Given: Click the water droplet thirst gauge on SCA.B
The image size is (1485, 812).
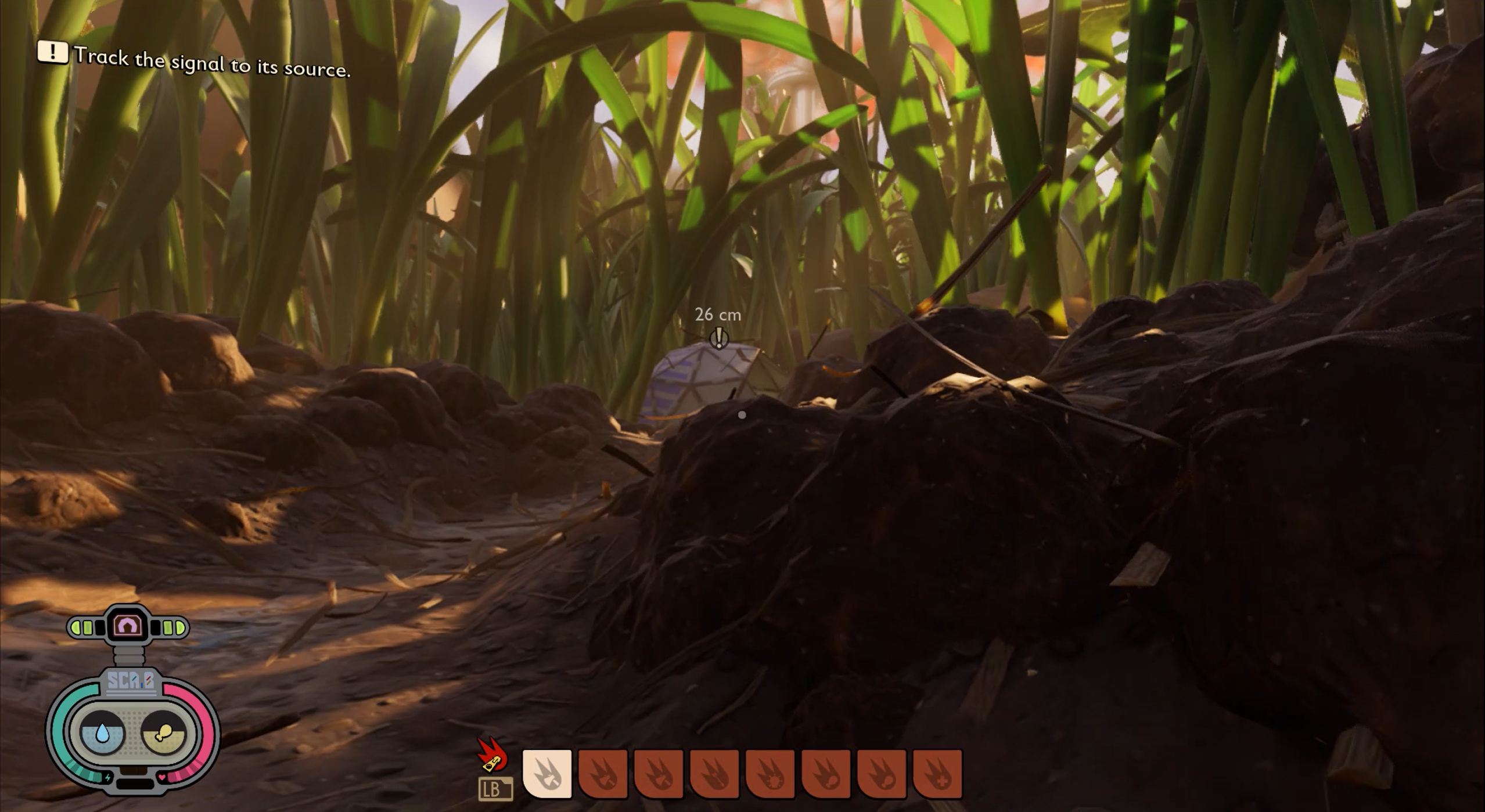Looking at the screenshot, I should pos(102,732).
